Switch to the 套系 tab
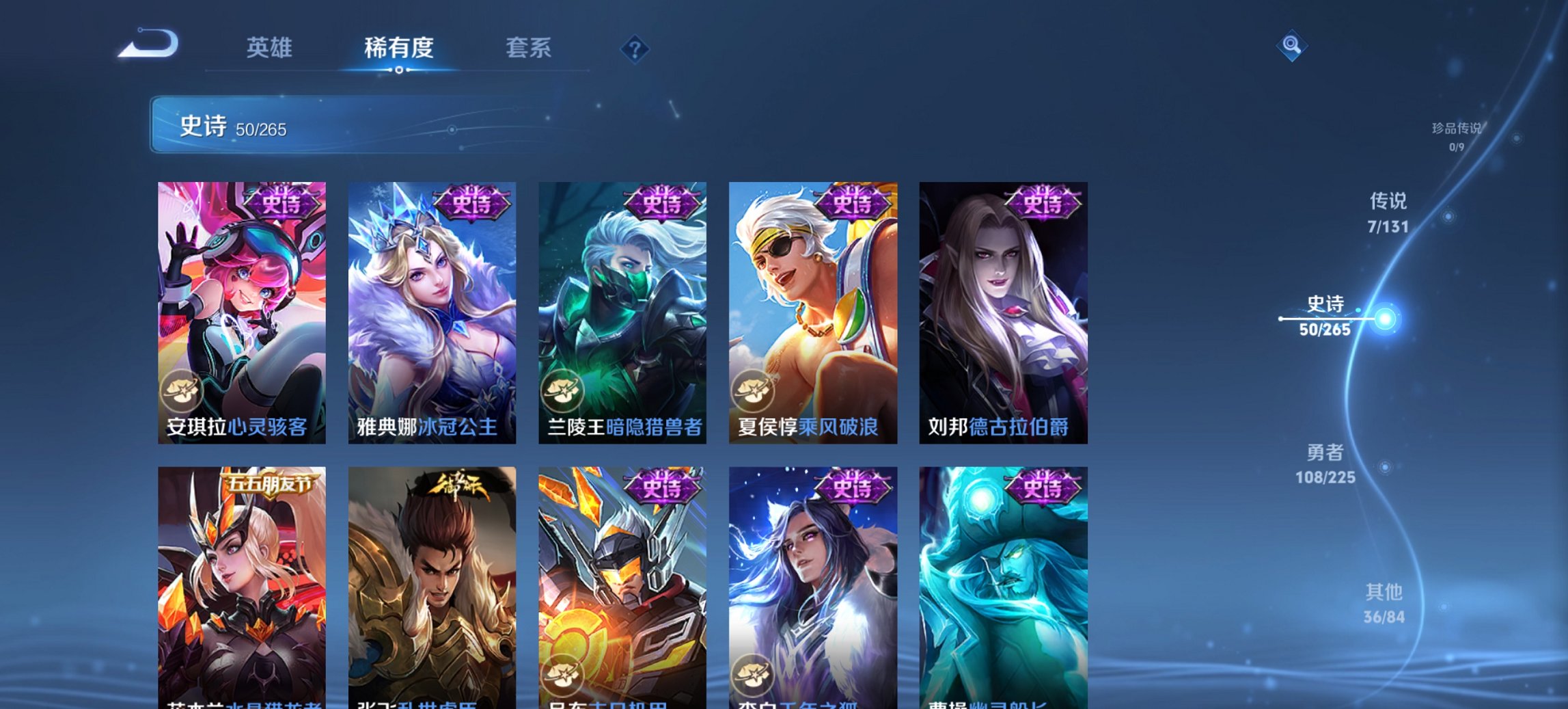The width and height of the screenshot is (1568, 709). pyautogui.click(x=528, y=48)
